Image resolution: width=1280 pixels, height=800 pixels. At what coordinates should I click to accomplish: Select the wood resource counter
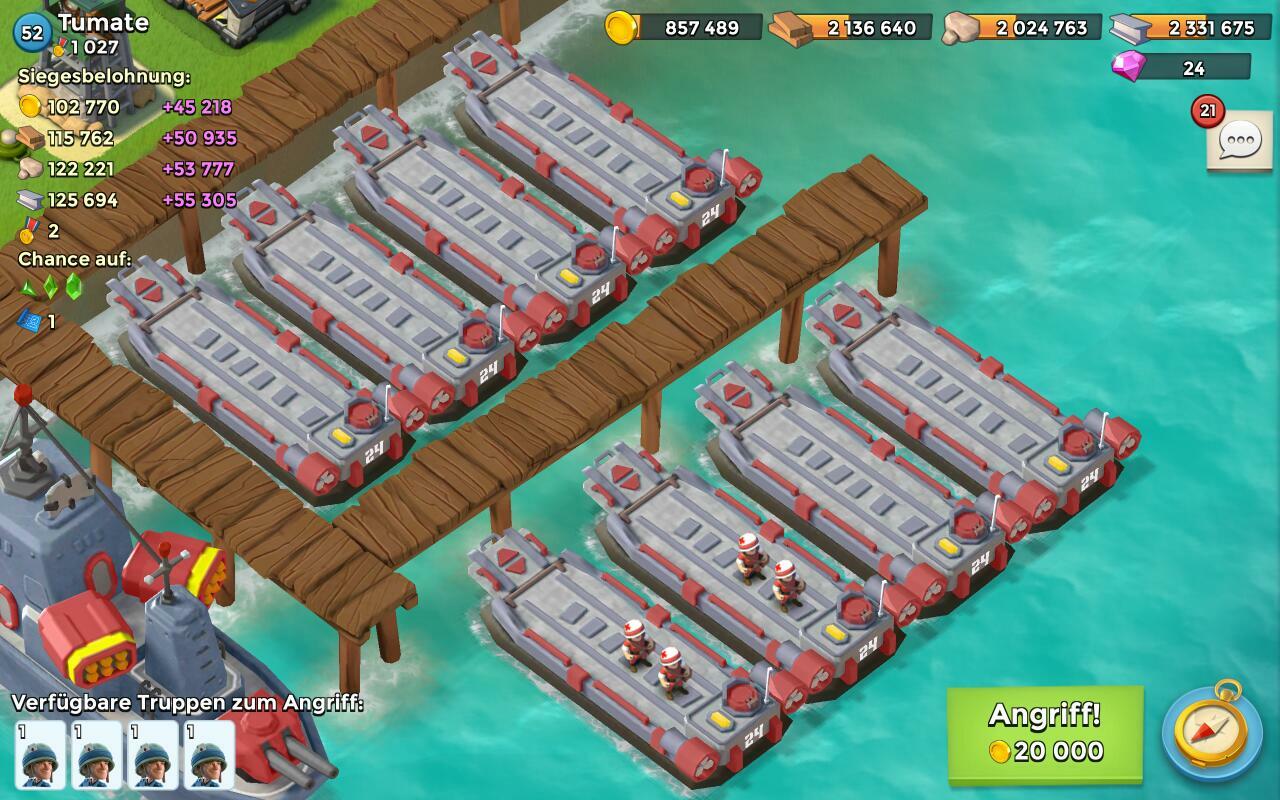pos(850,27)
